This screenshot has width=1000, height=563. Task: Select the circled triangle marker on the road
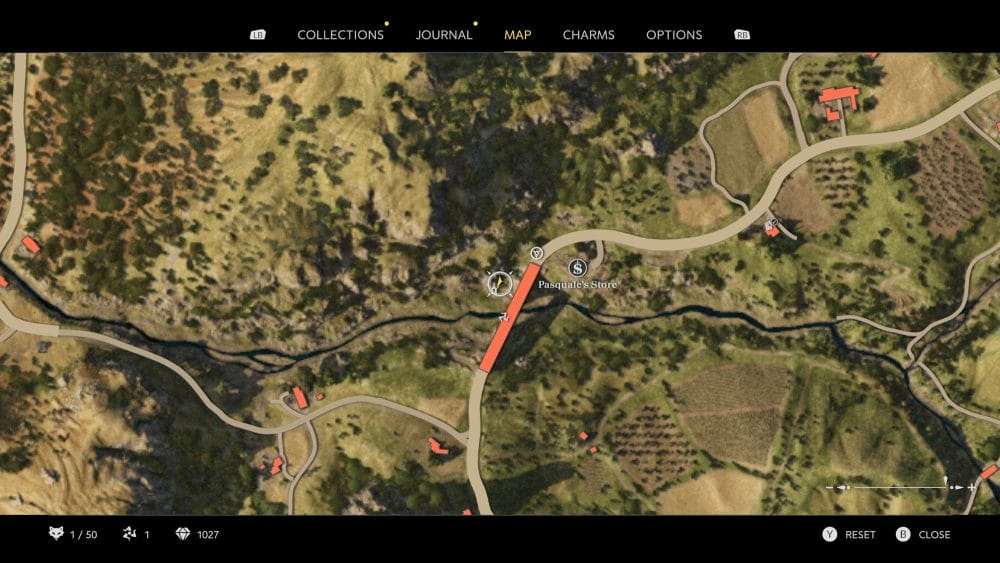[x=537, y=253]
